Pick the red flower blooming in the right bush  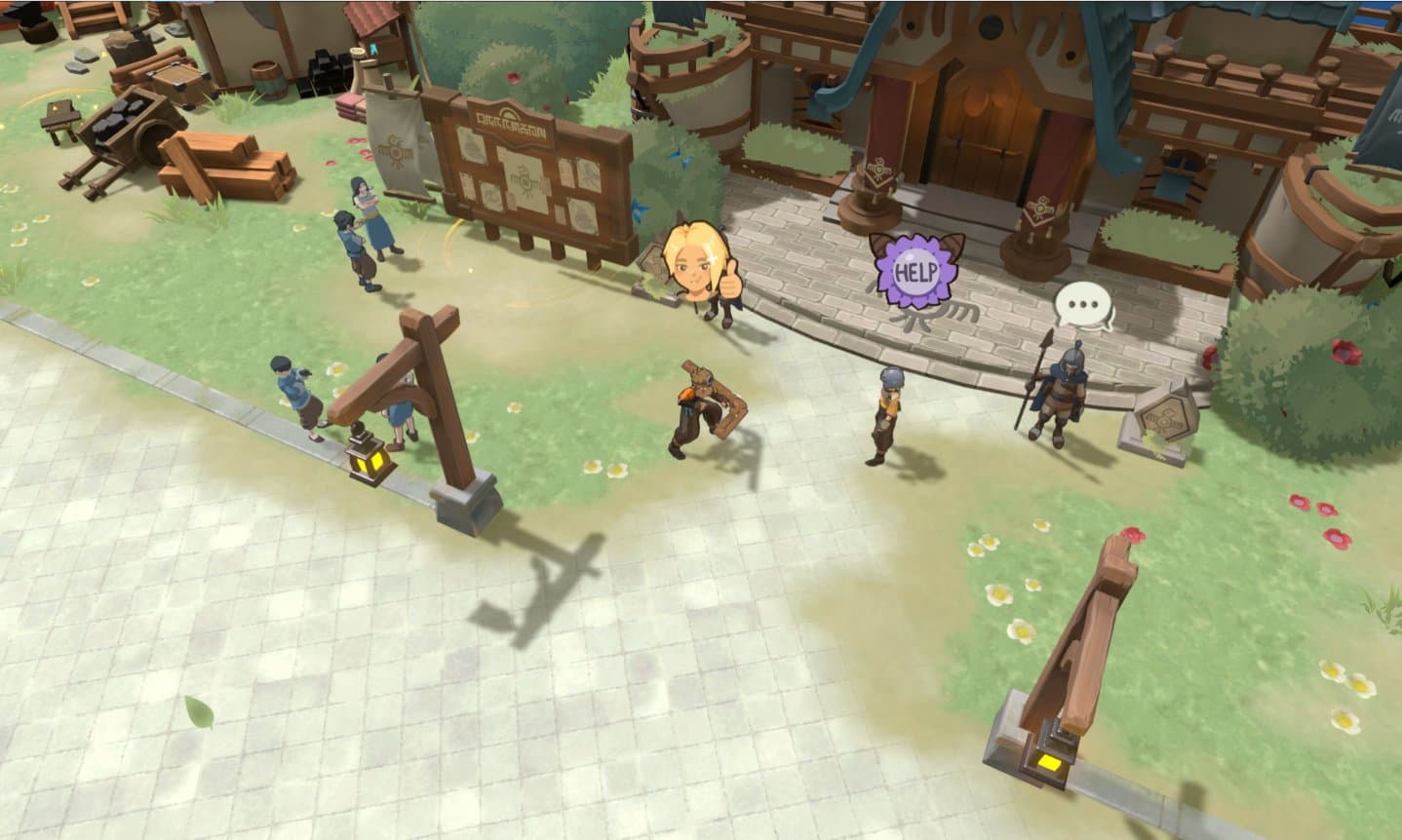(1346, 352)
